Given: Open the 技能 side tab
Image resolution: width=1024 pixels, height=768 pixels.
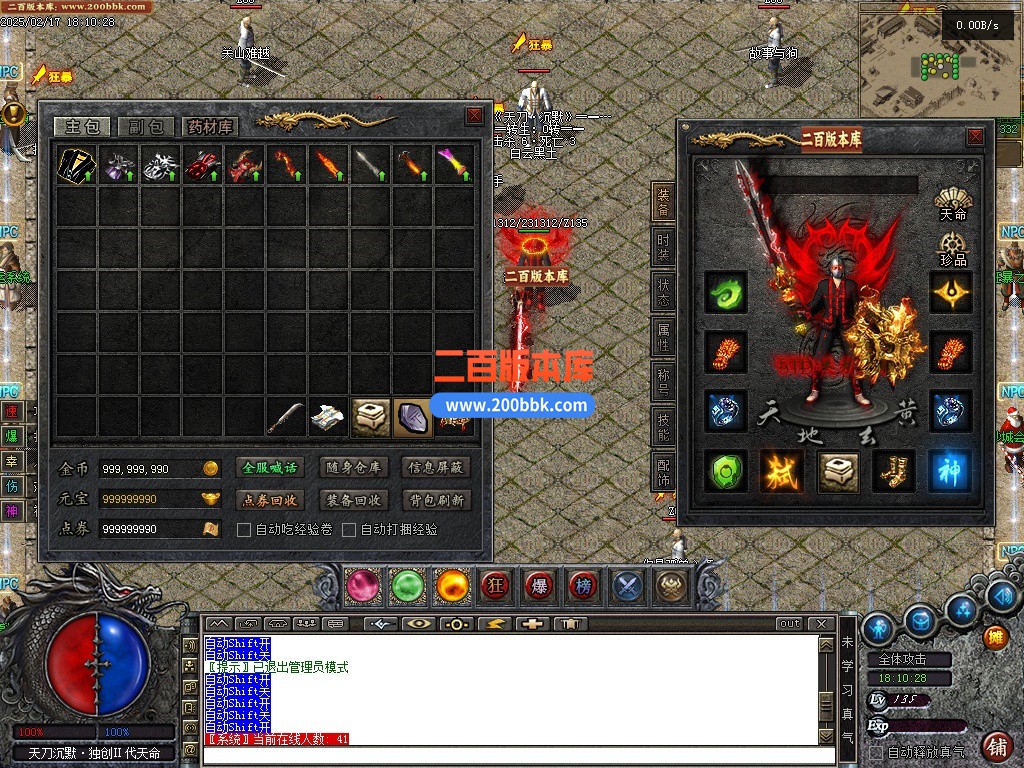Looking at the screenshot, I should [663, 427].
